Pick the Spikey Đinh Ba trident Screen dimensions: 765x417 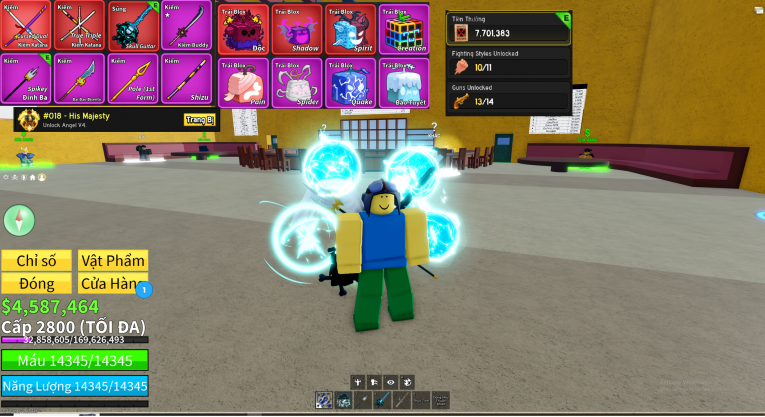pos(26,80)
